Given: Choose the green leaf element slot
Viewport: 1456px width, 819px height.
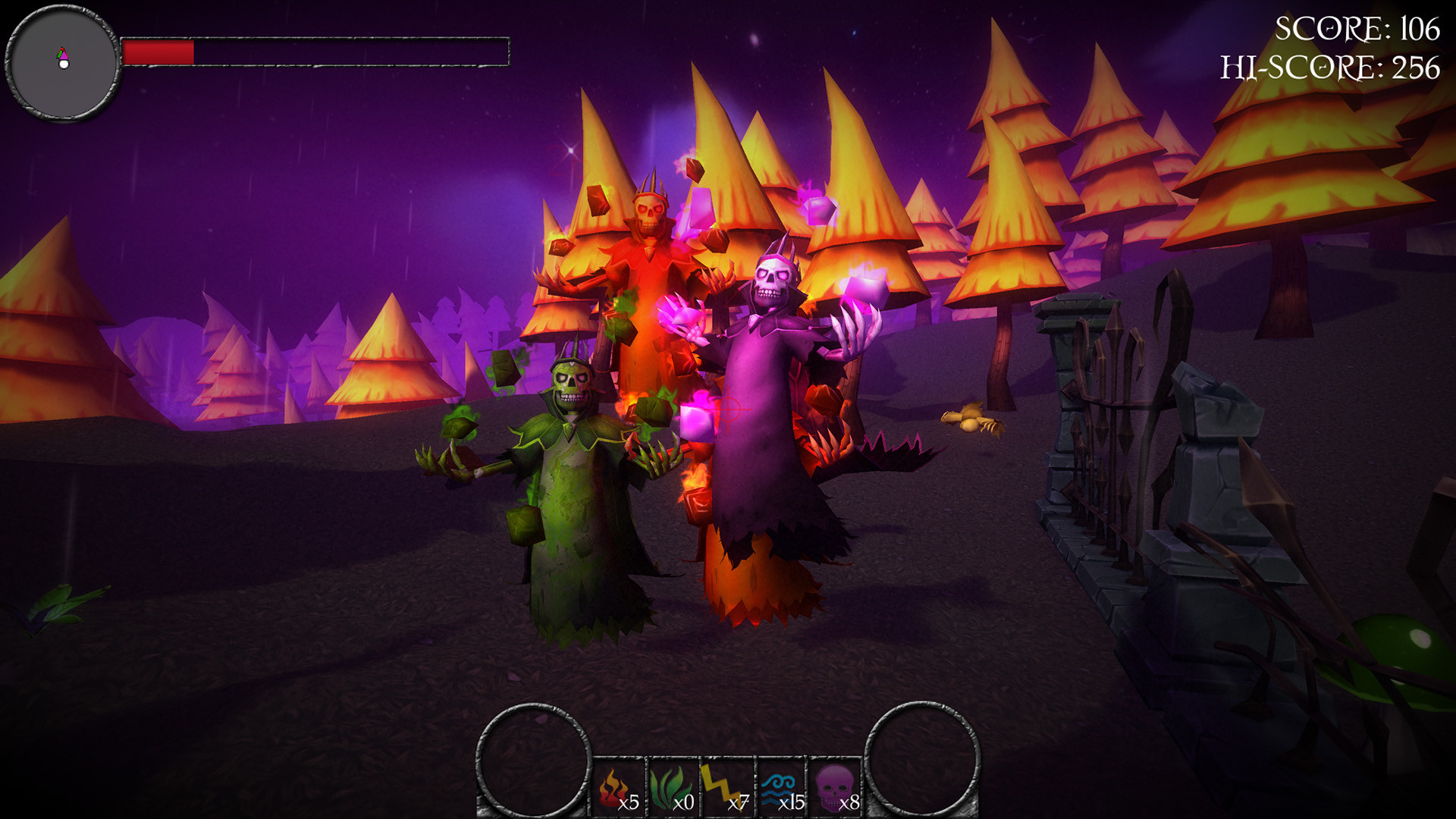Looking at the screenshot, I should (673, 788).
